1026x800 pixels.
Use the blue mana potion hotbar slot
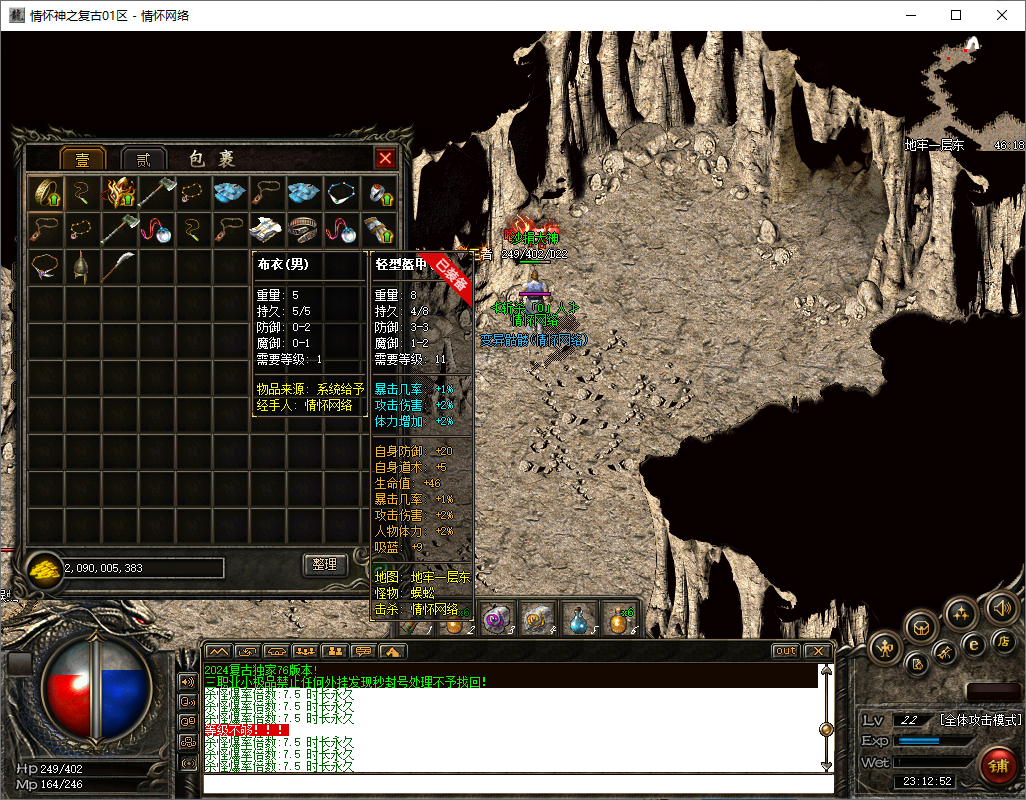[x=580, y=619]
